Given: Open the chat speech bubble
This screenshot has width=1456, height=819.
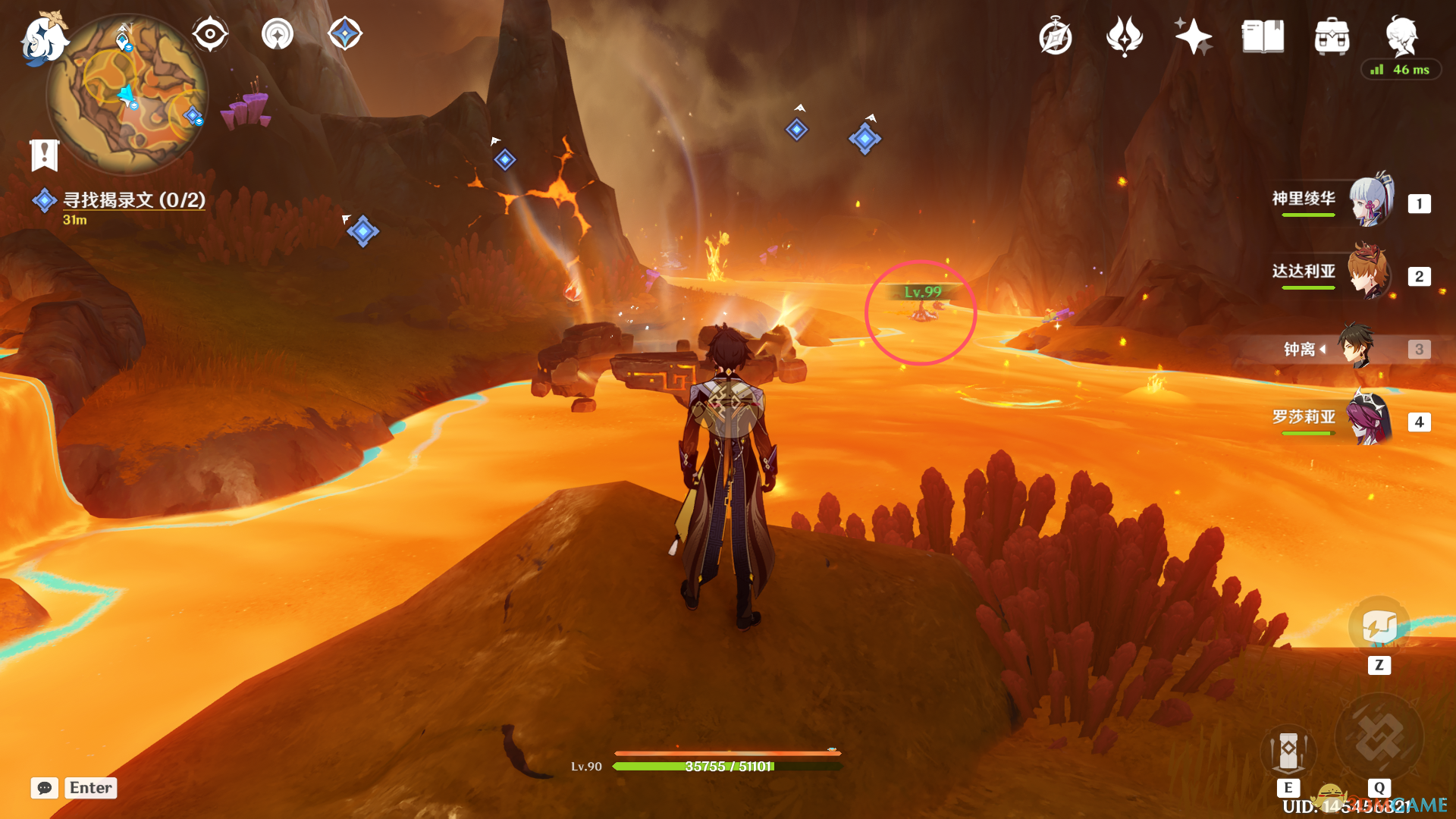Looking at the screenshot, I should tap(45, 788).
